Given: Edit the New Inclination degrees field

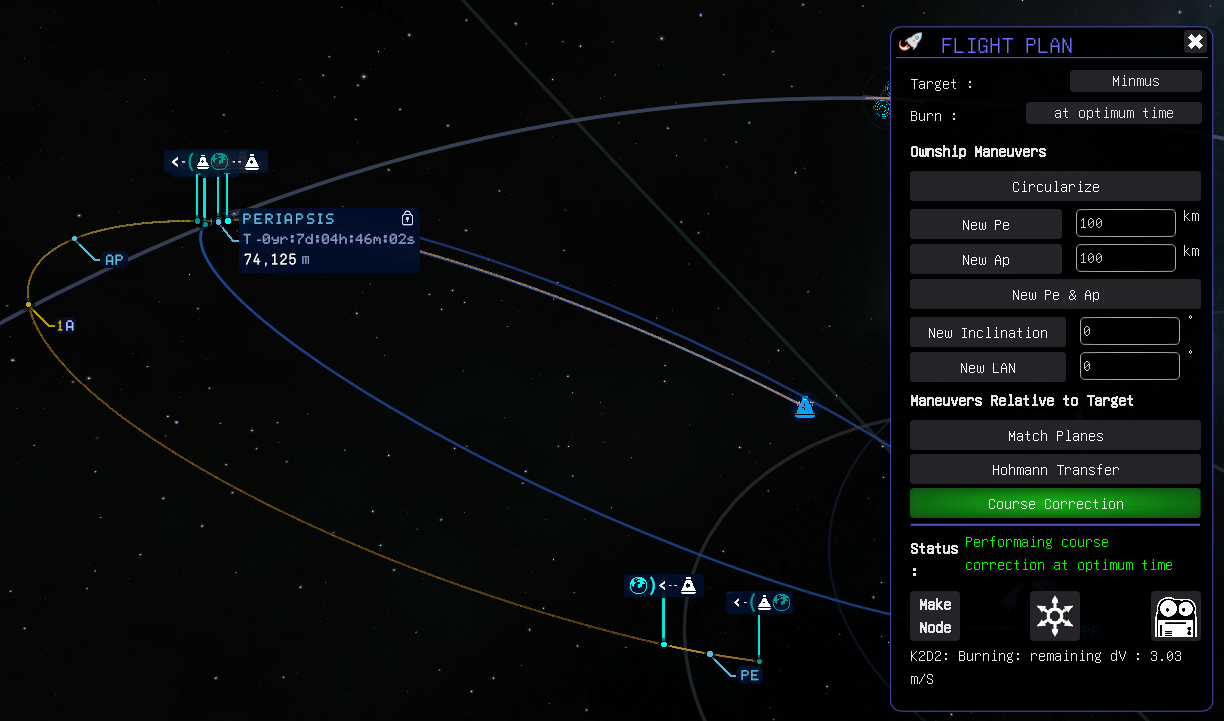Looking at the screenshot, I should point(1129,331).
